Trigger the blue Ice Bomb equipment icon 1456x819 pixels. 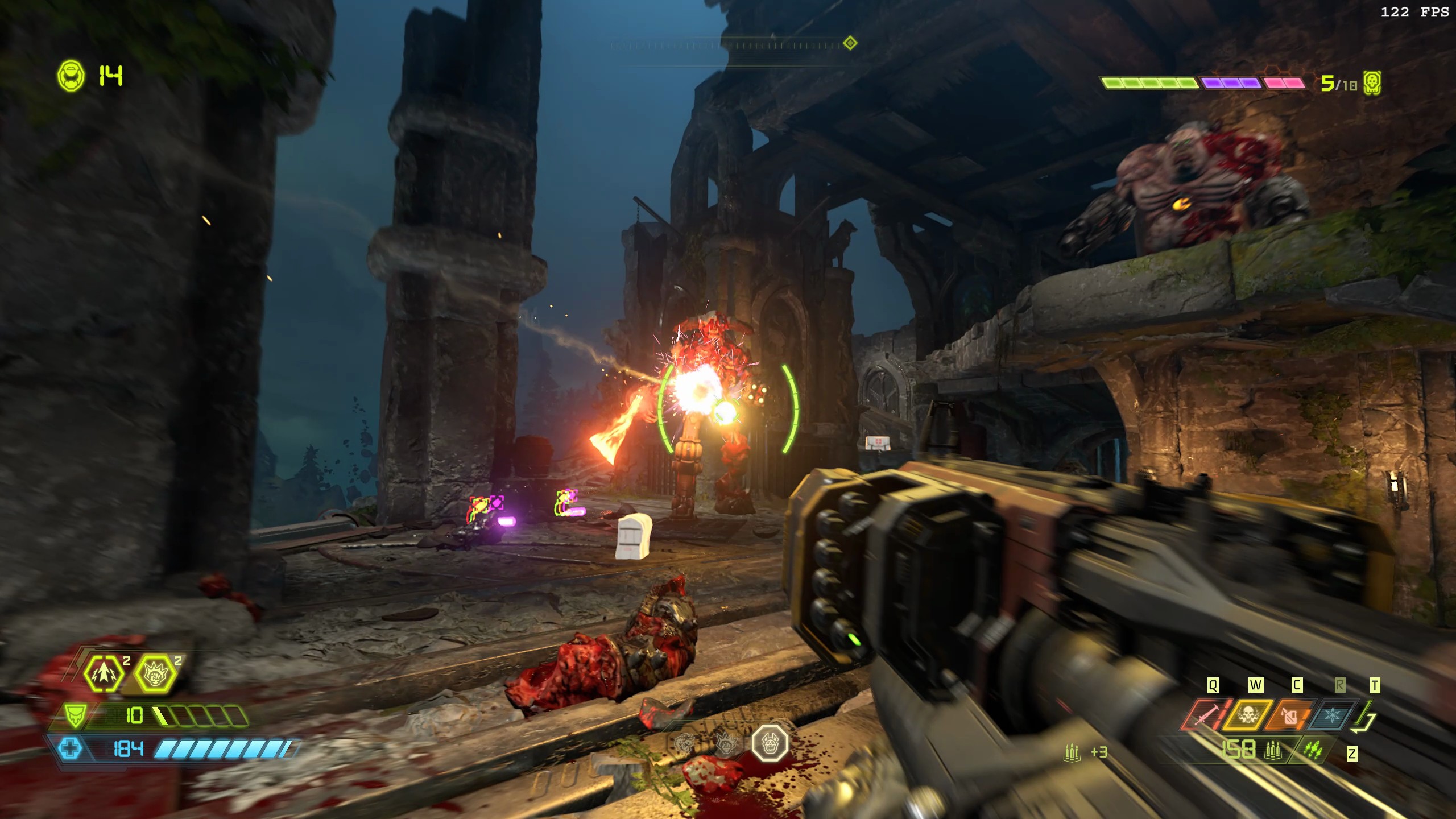(x=1332, y=715)
